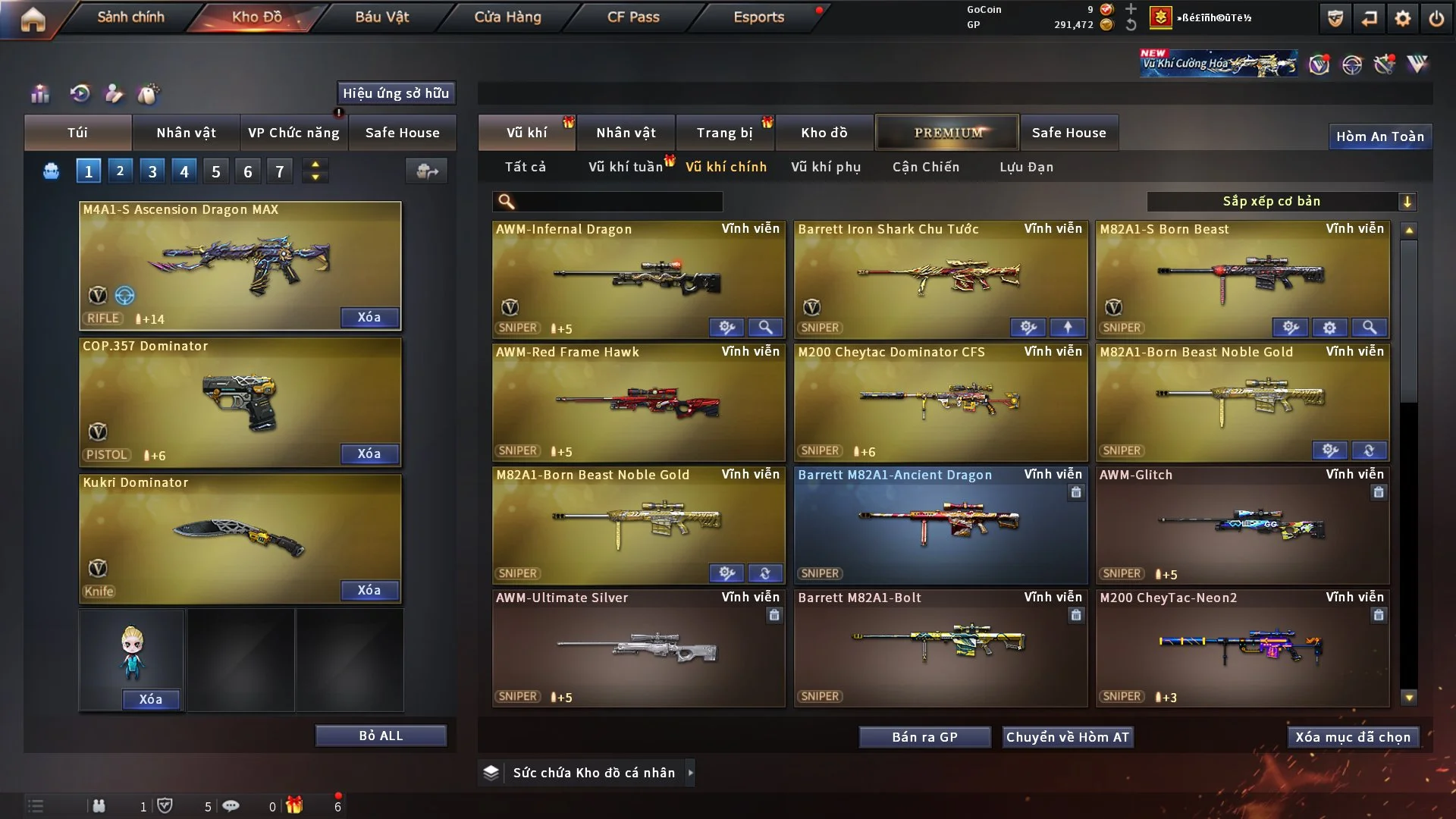Click the Bỏ ALL button
The width and height of the screenshot is (1456, 819).
click(381, 736)
